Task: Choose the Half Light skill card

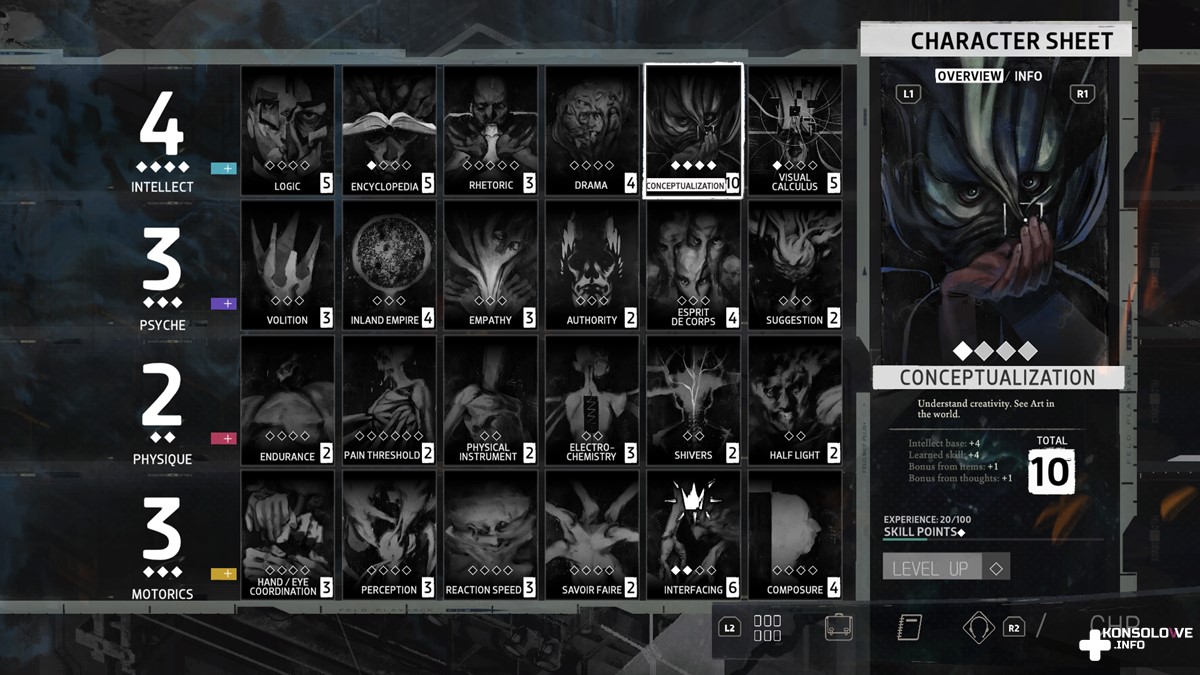Action: [x=795, y=400]
